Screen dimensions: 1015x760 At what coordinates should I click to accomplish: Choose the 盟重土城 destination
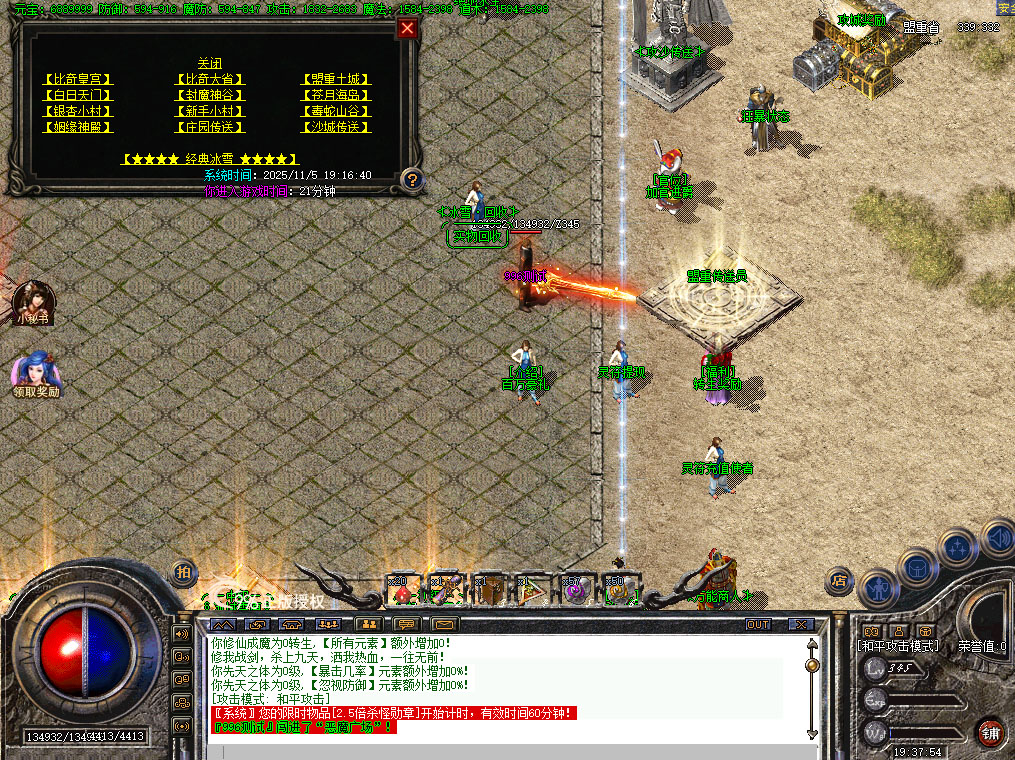click(x=336, y=79)
